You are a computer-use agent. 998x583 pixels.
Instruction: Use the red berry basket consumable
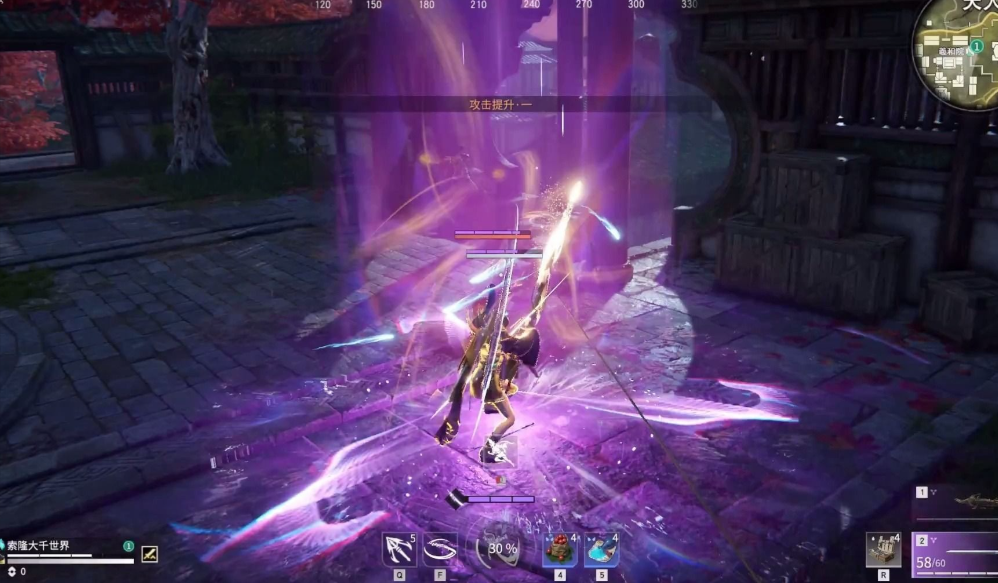point(559,549)
